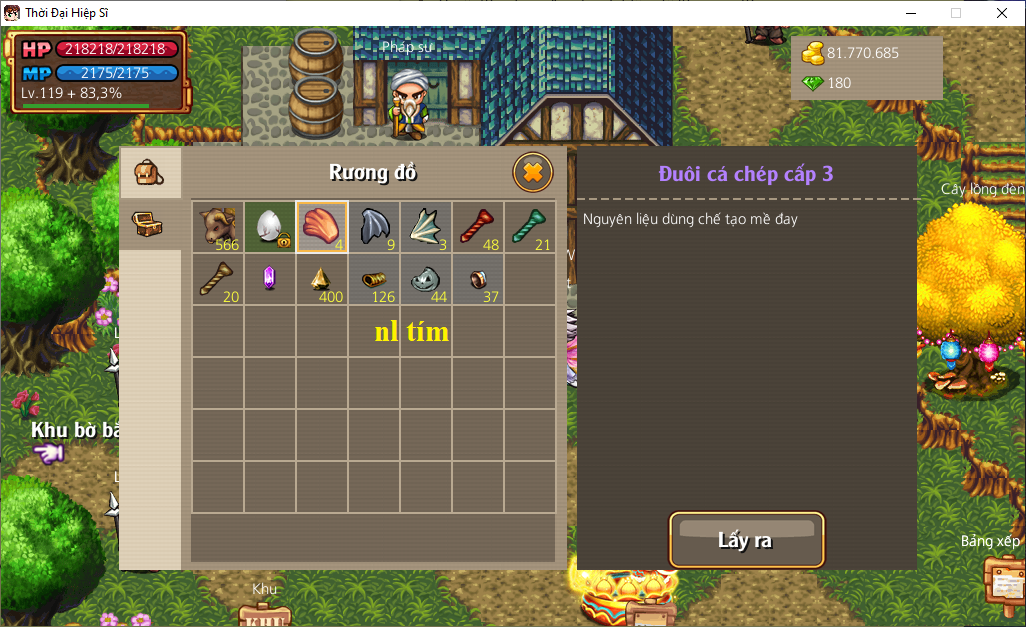Image resolution: width=1026 pixels, height=627 pixels.
Task: Open the treasure chest storage tab
Action: [149, 224]
